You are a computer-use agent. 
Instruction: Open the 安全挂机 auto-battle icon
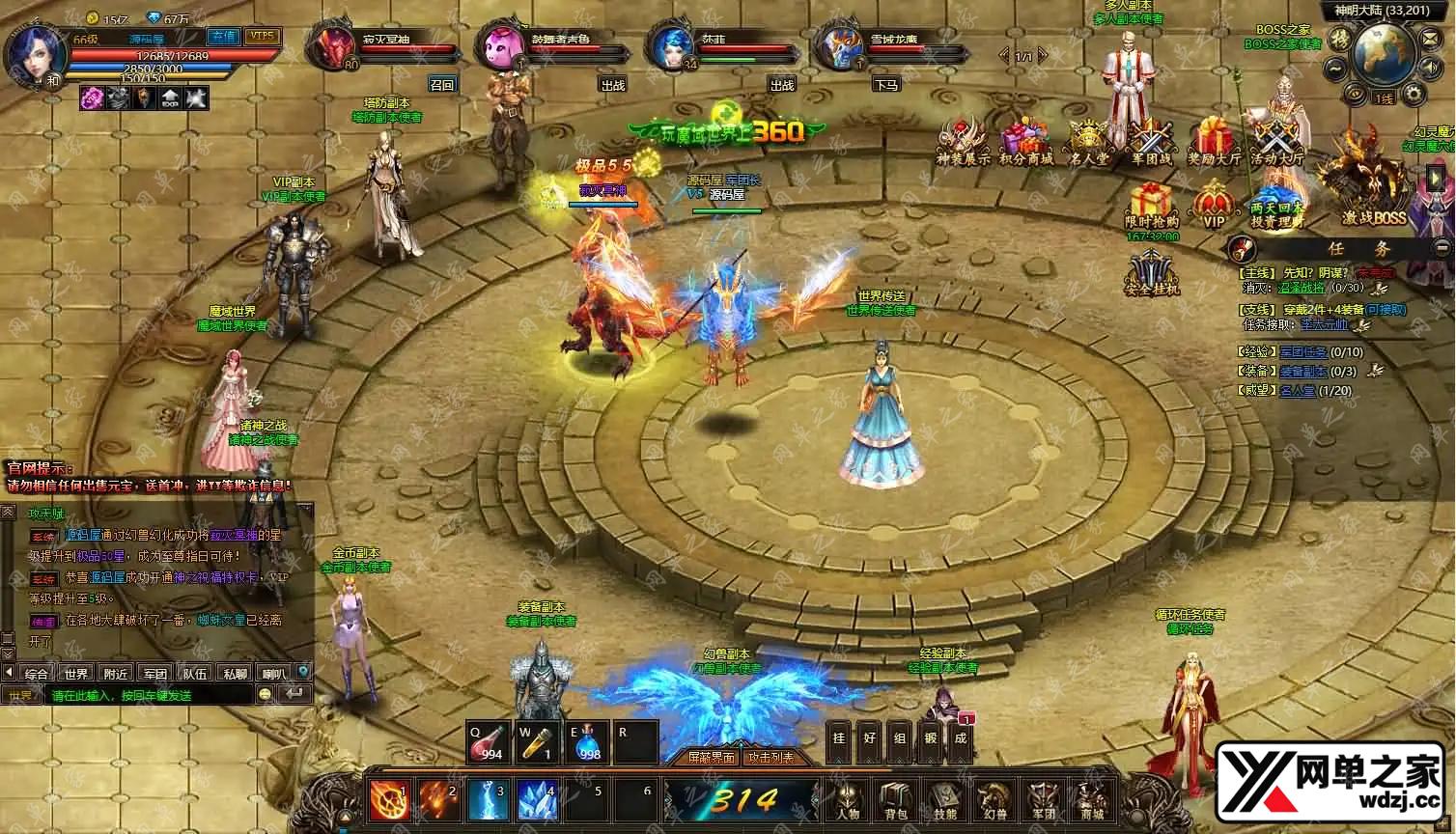pyautogui.click(x=1152, y=272)
